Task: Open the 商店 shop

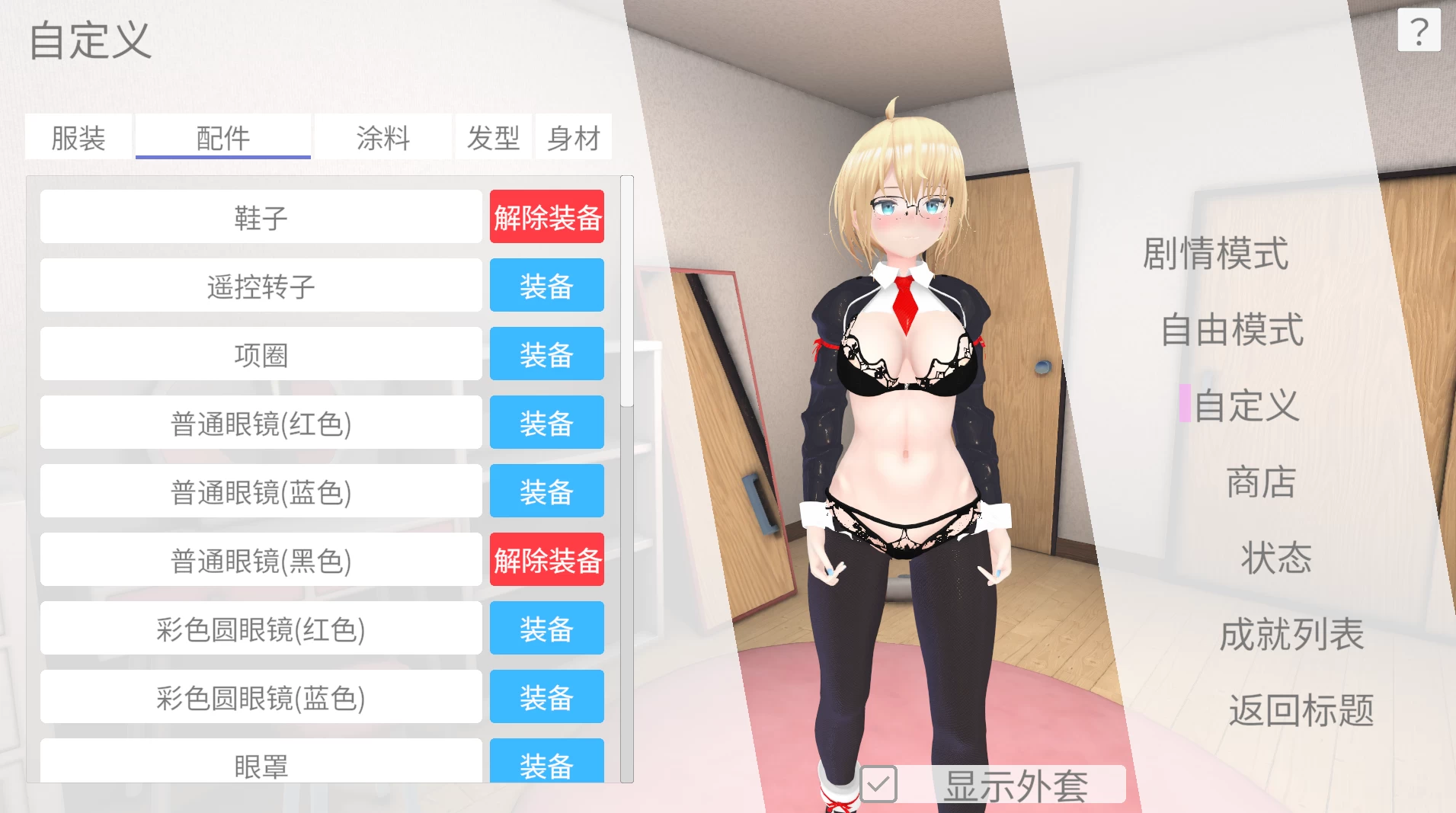Action: (1260, 482)
